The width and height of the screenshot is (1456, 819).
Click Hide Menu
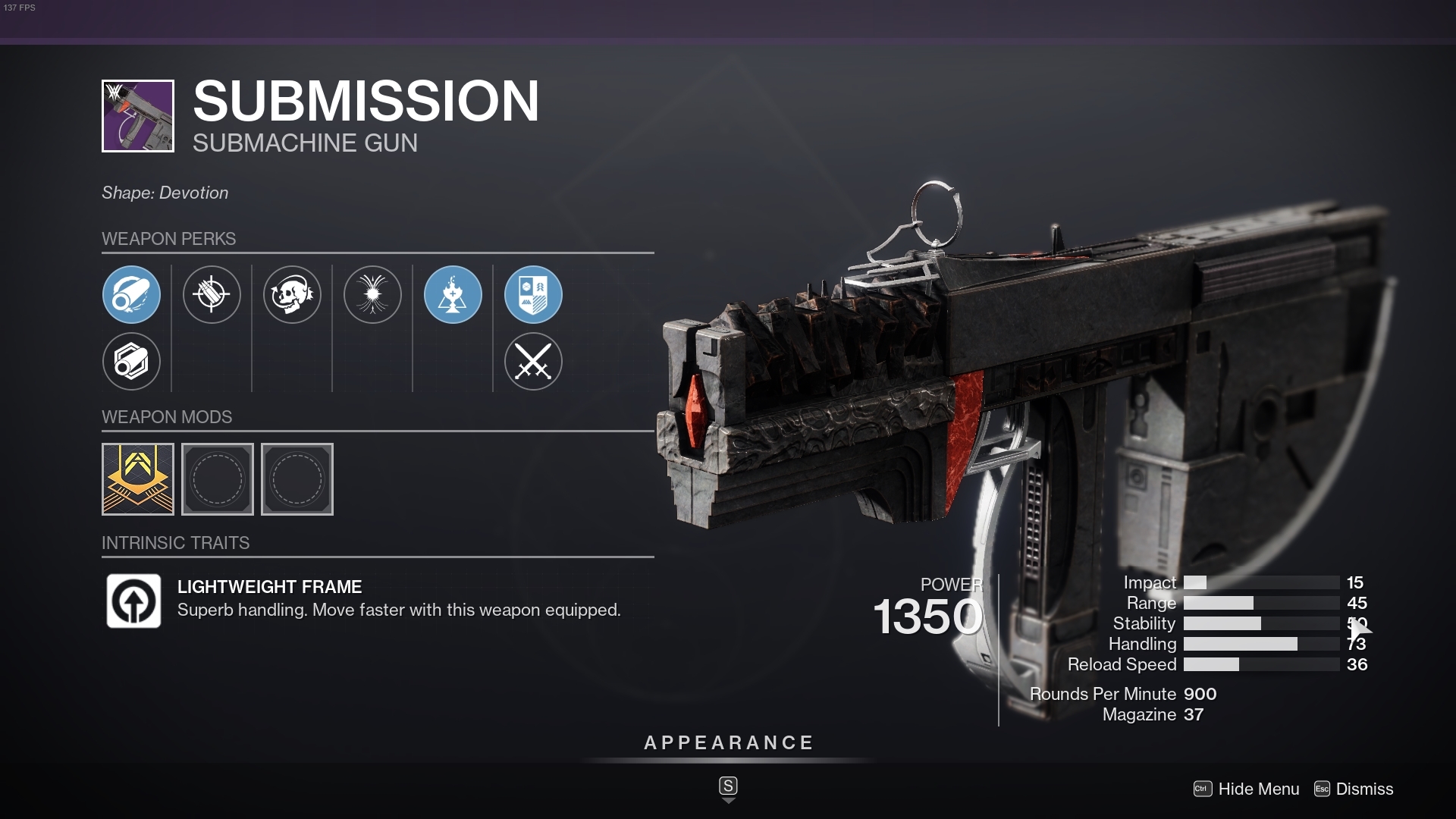coord(1259,789)
